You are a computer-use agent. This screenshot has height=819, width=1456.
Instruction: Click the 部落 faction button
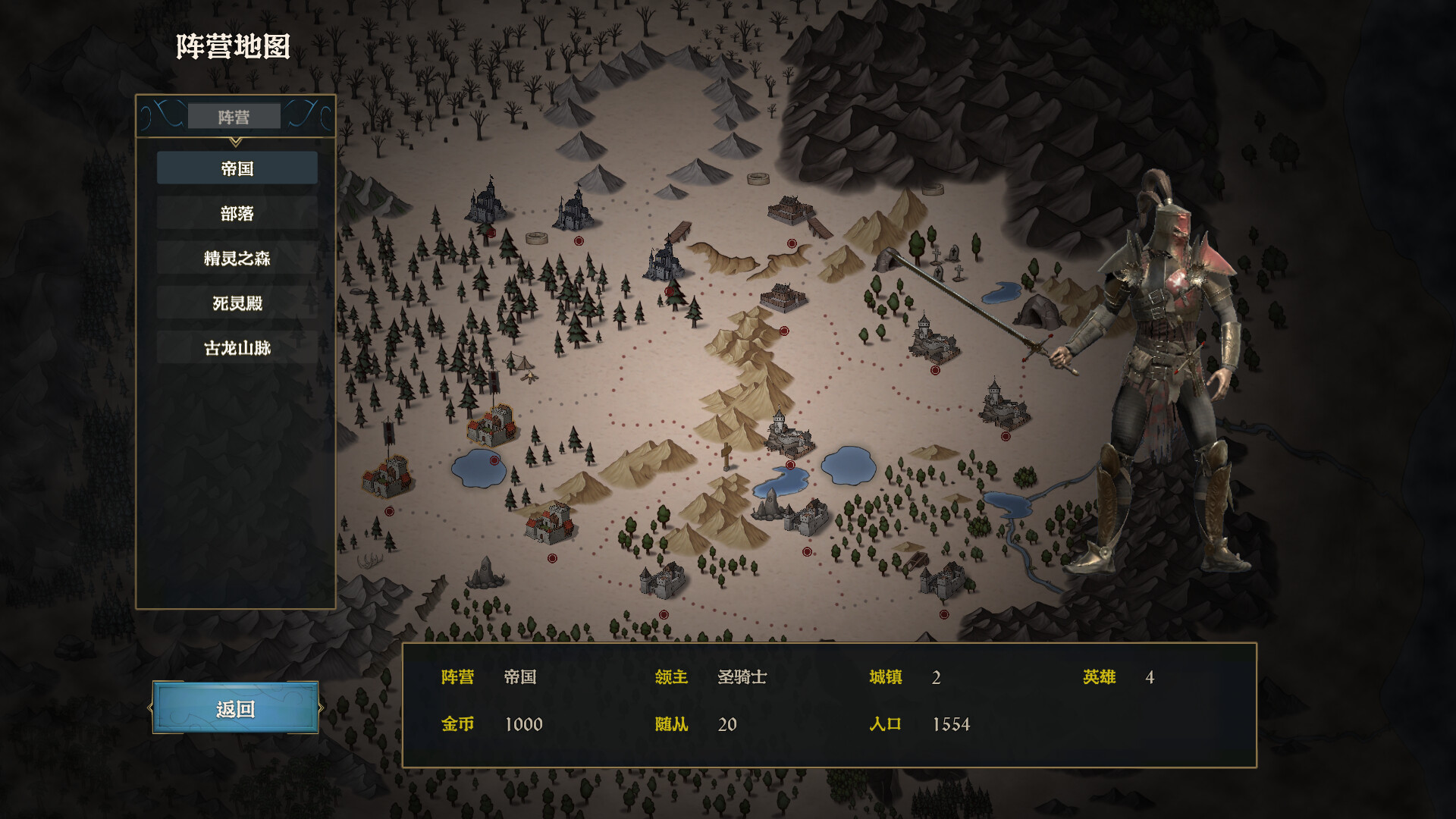tap(236, 214)
